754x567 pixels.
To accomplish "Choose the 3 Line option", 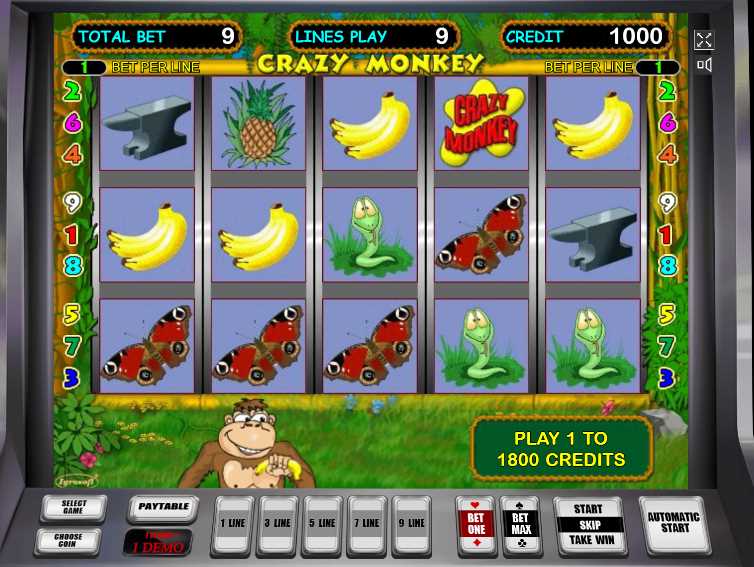I will [x=276, y=525].
